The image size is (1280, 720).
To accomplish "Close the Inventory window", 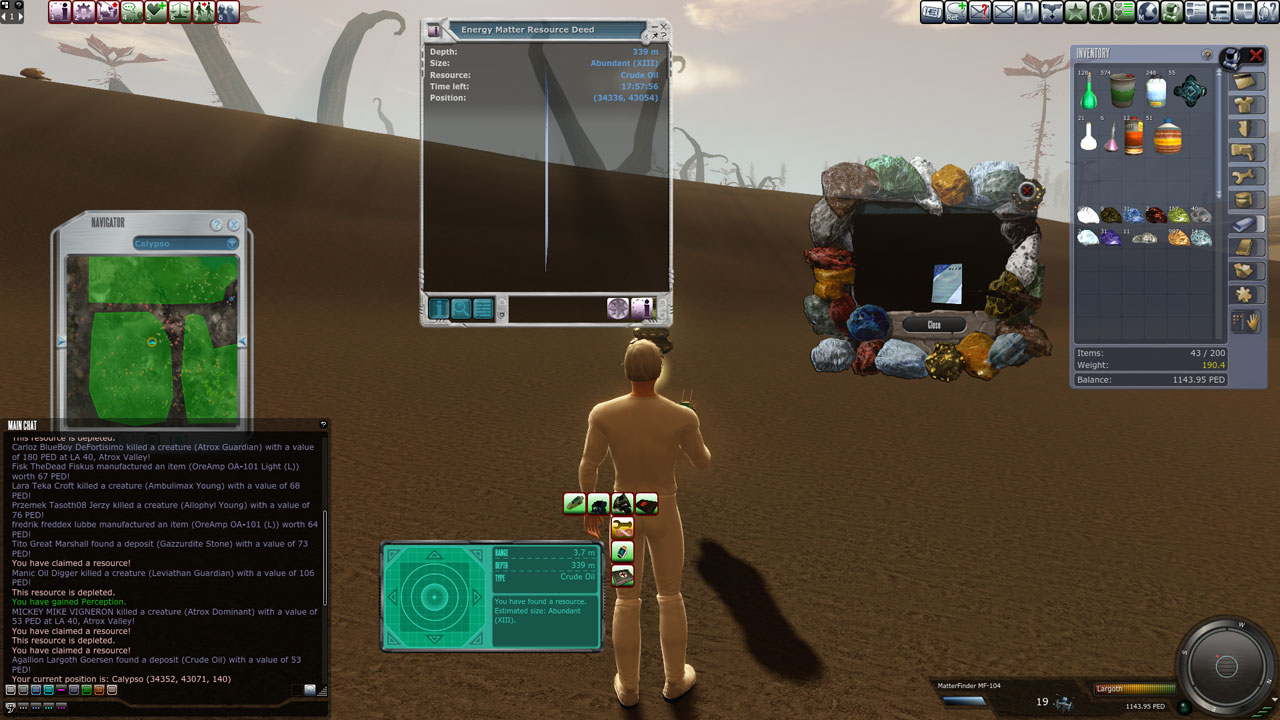I will [1257, 55].
